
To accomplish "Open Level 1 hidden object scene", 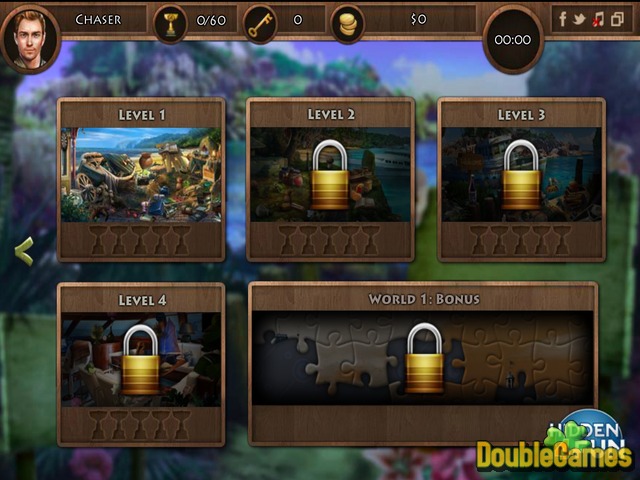I will pos(141,174).
